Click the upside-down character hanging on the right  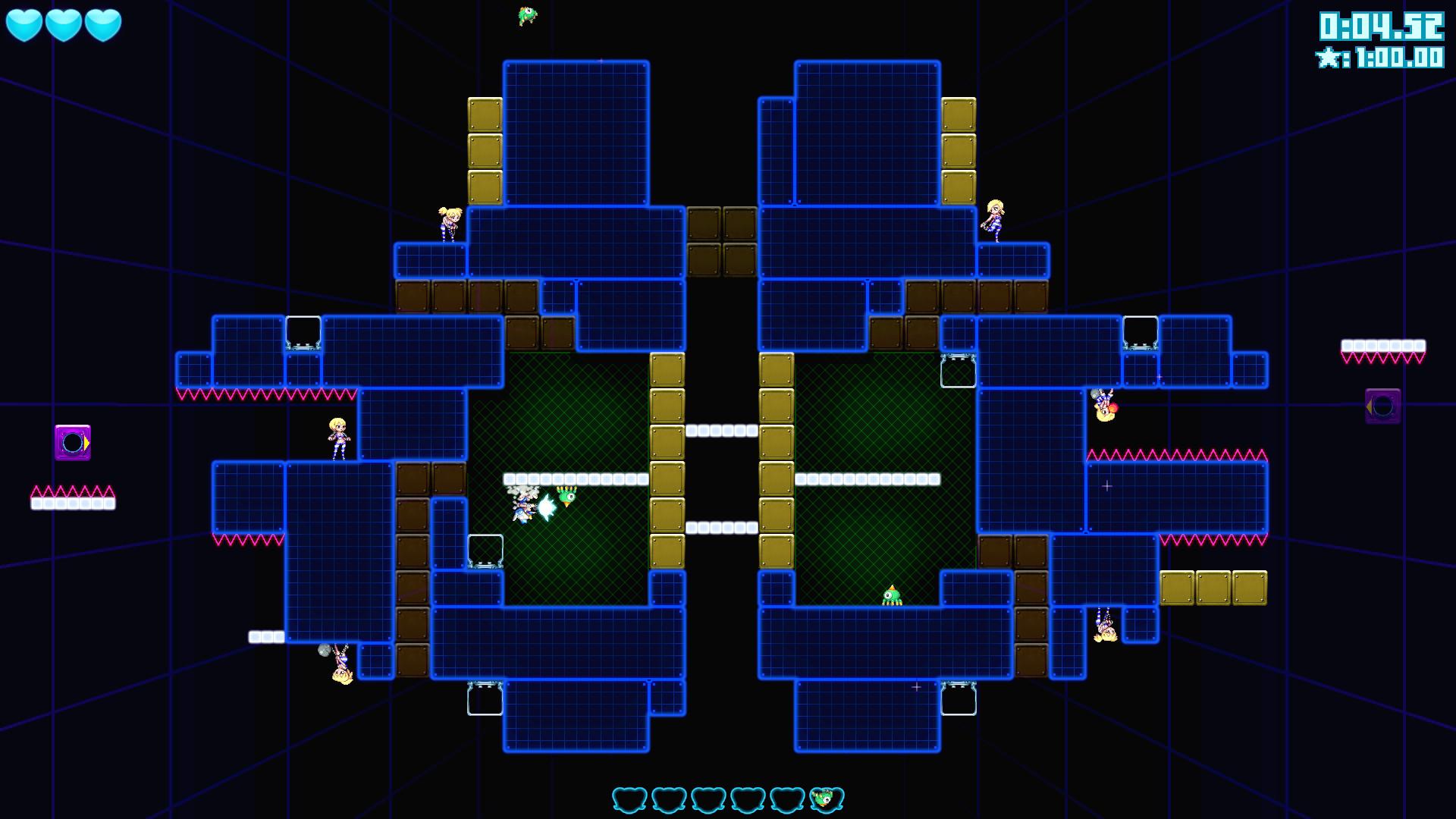tap(1104, 406)
